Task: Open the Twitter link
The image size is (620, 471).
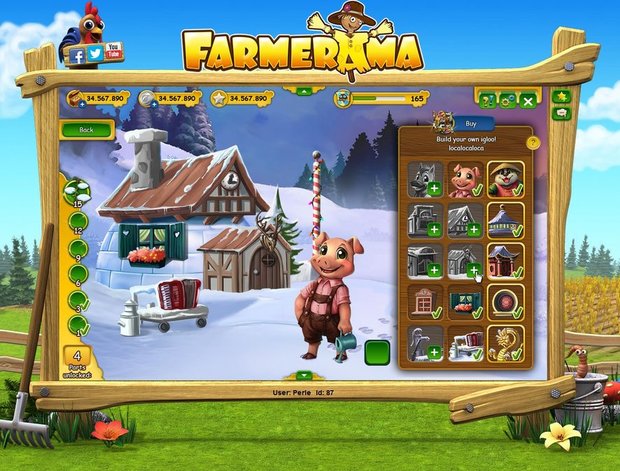Action: click(95, 54)
